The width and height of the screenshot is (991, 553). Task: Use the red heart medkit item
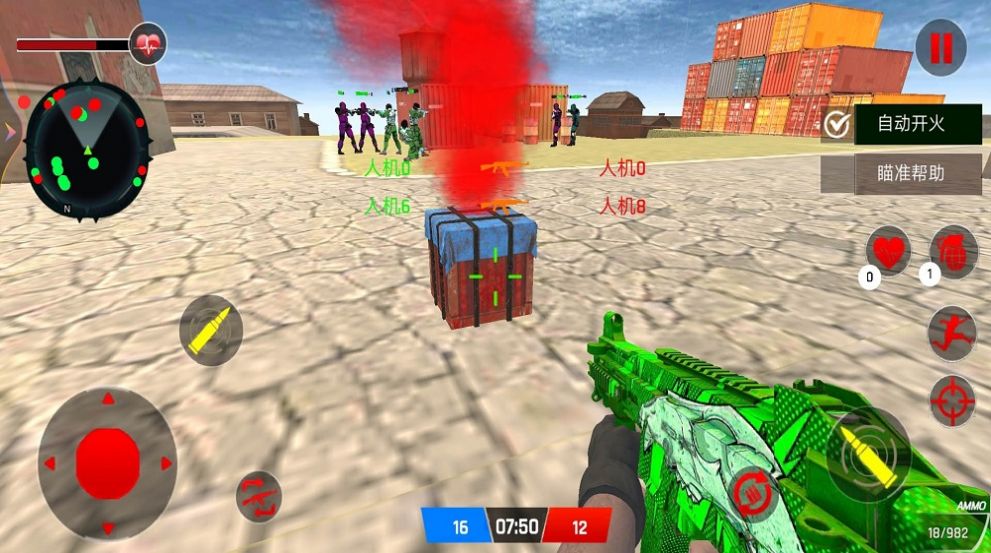[888, 249]
